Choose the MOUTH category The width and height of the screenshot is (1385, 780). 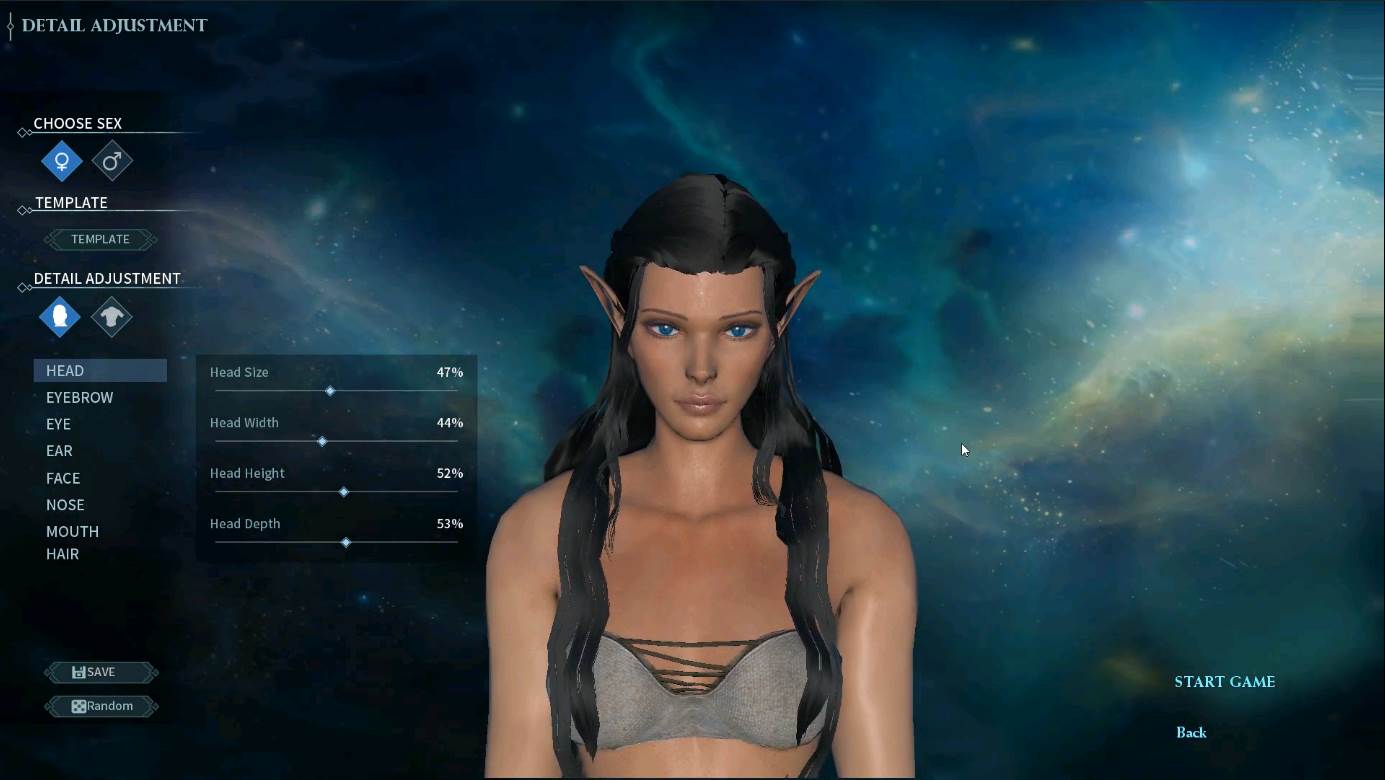tap(72, 531)
